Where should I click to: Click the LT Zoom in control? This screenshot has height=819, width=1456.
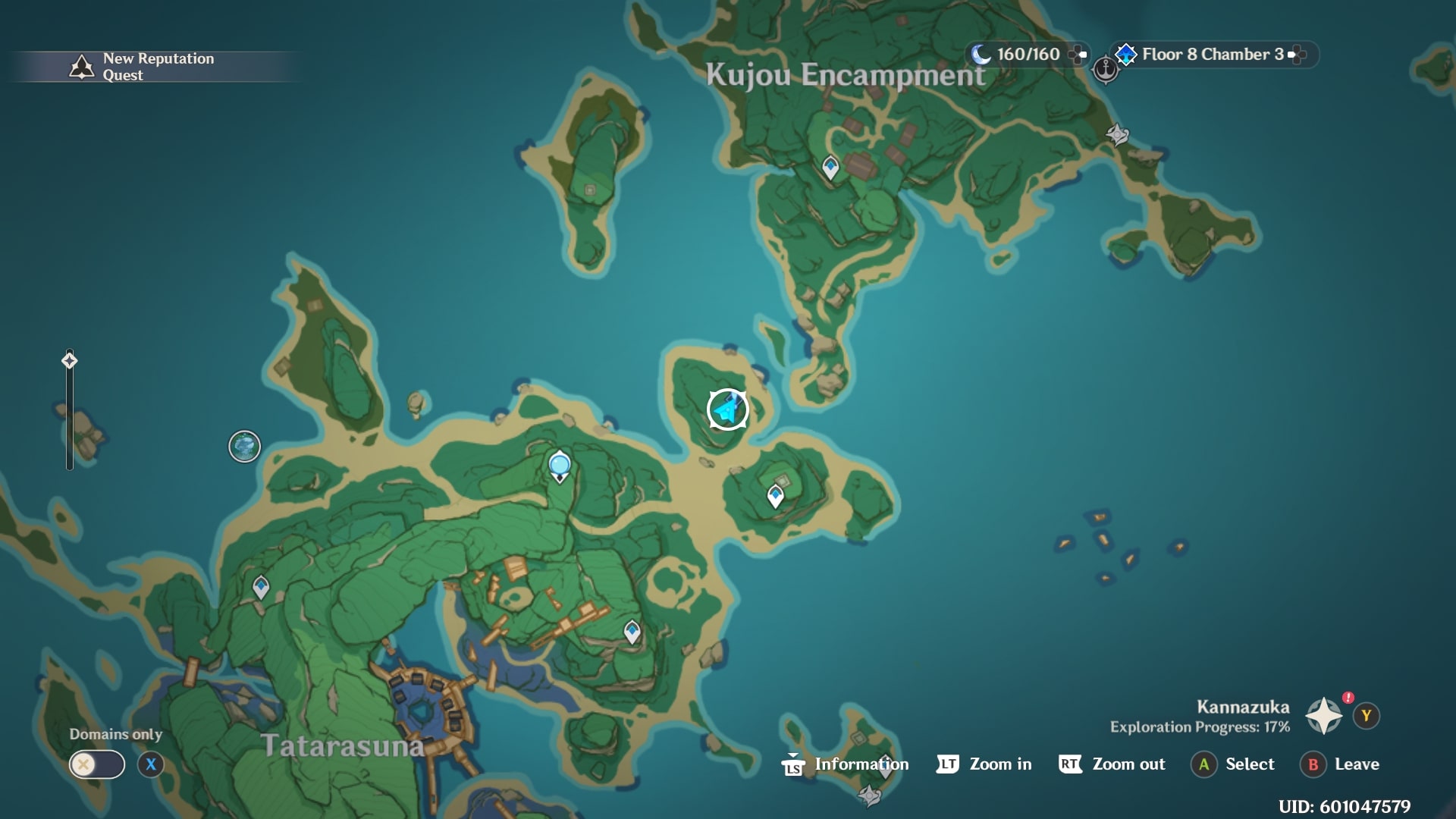pyautogui.click(x=984, y=764)
